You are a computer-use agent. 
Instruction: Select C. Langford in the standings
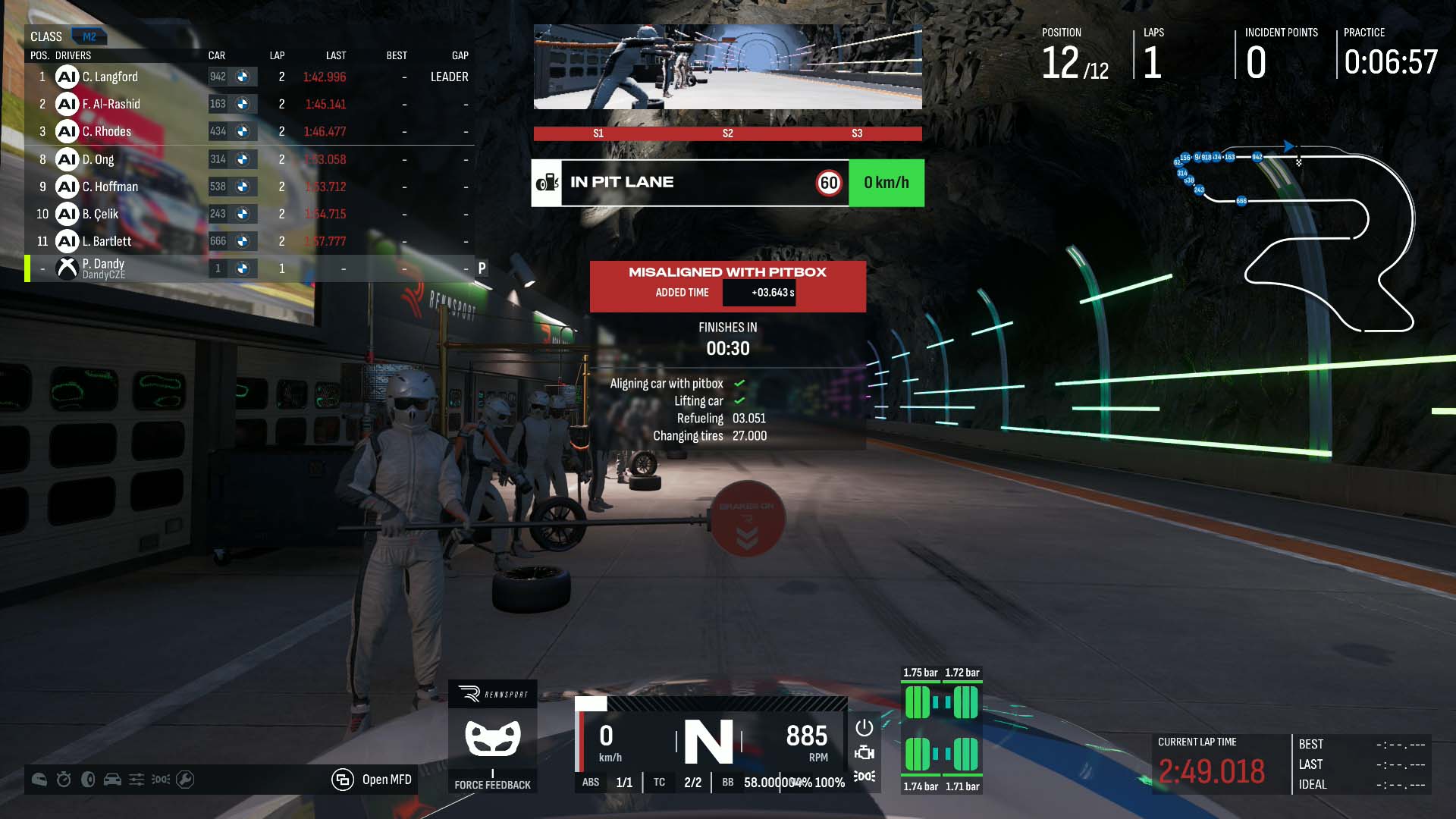[x=110, y=77]
